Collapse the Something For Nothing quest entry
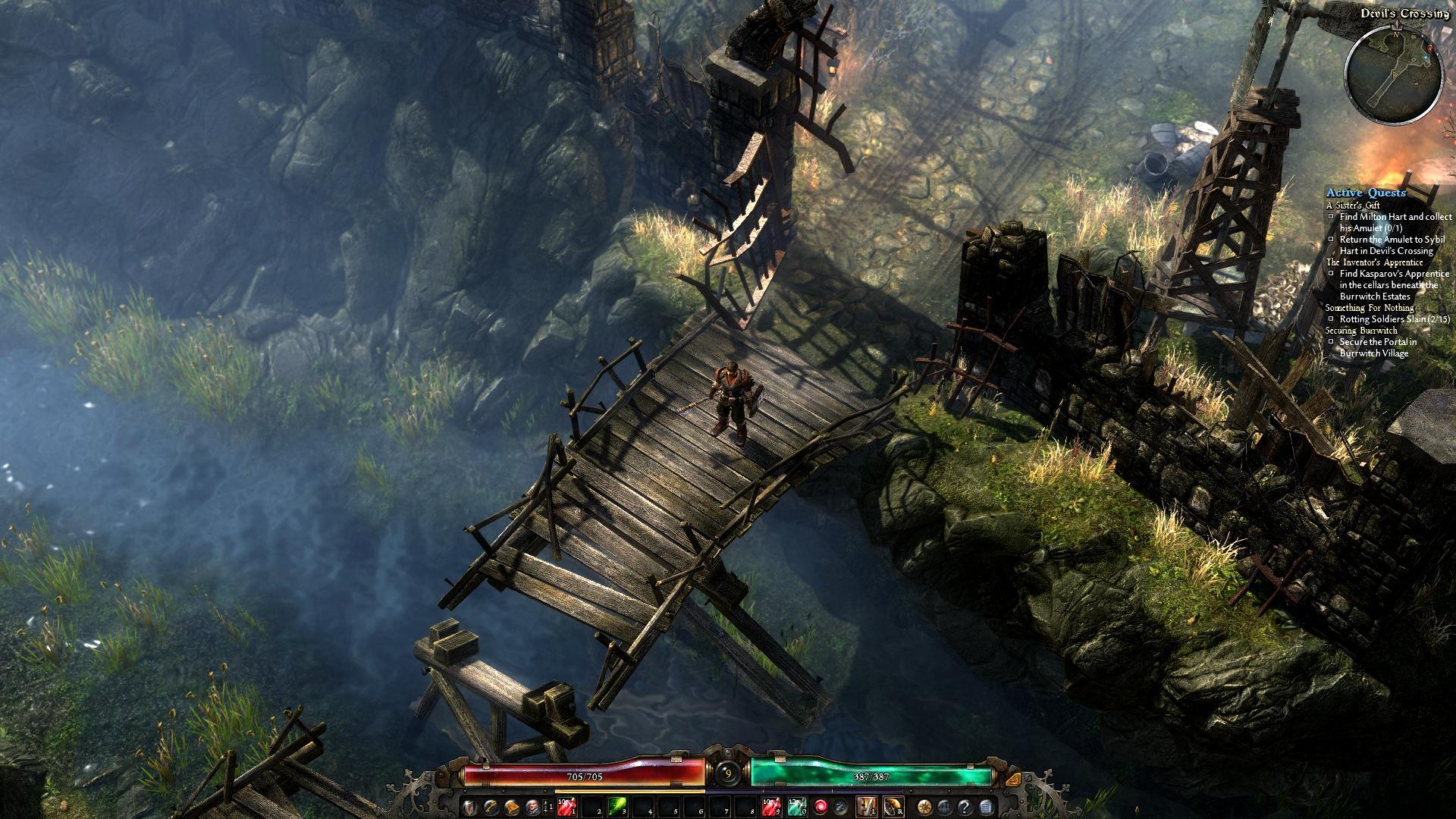Viewport: 1456px width, 819px height. (1369, 308)
